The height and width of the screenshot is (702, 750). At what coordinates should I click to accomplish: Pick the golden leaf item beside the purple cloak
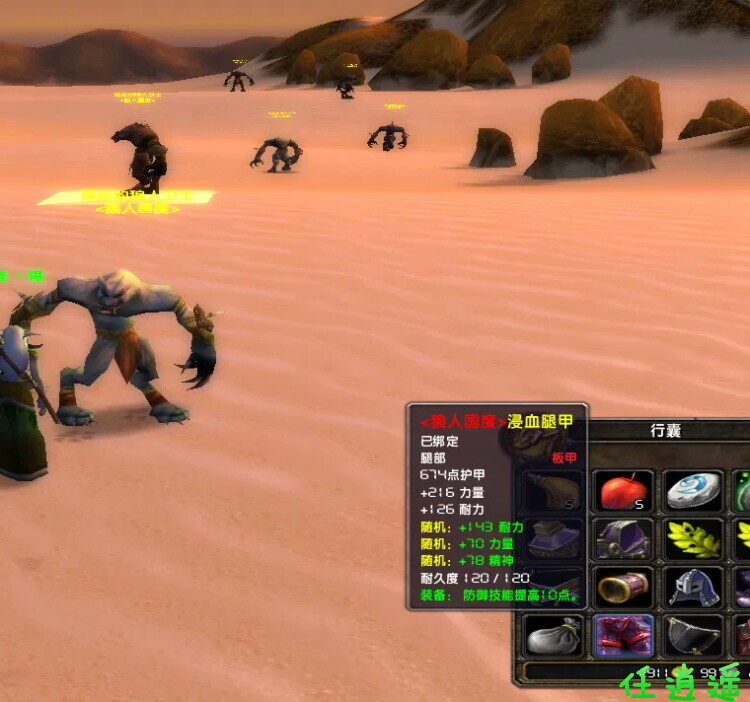693,539
